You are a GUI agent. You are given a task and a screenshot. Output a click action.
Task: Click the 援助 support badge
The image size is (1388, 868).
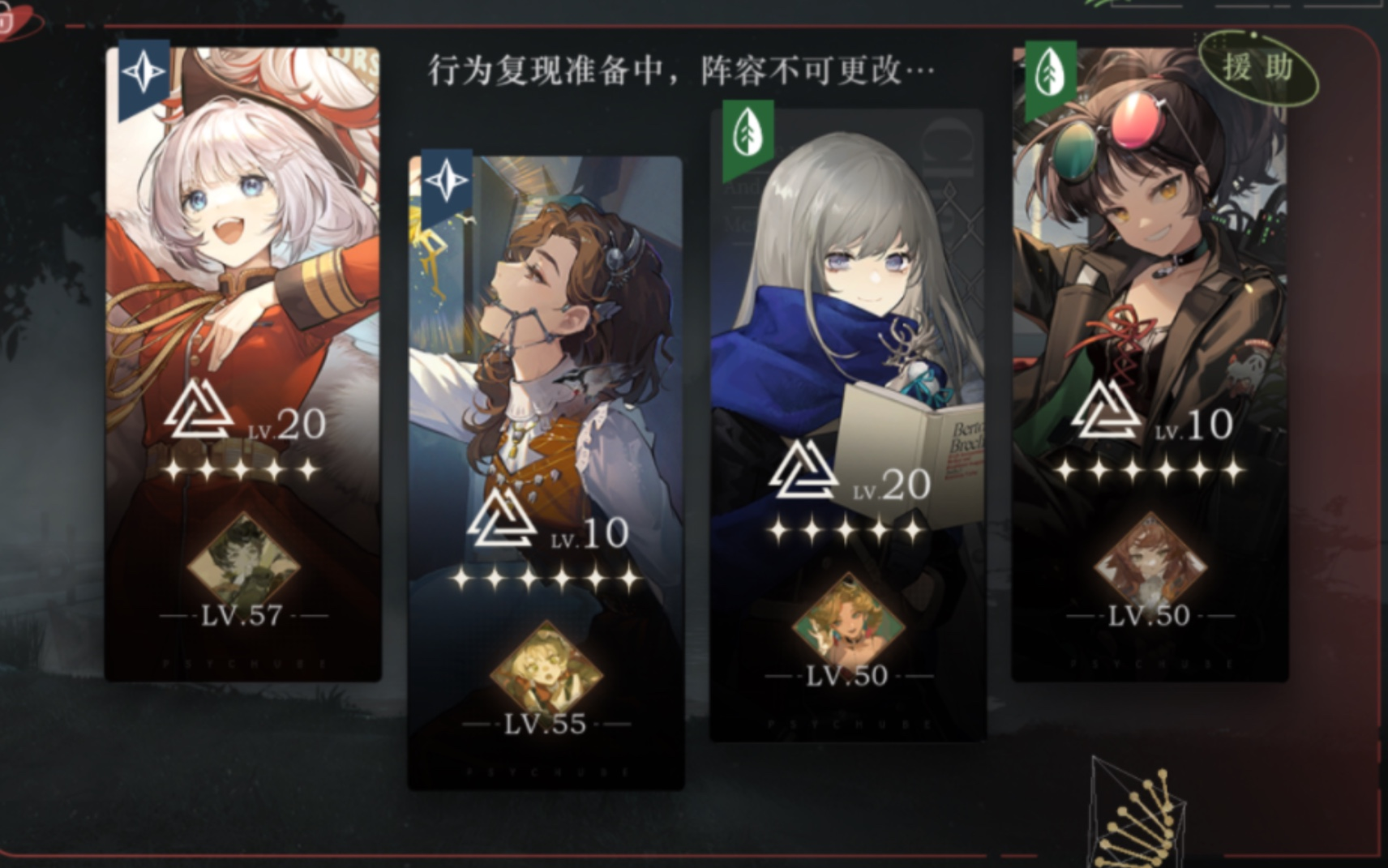tap(1257, 68)
